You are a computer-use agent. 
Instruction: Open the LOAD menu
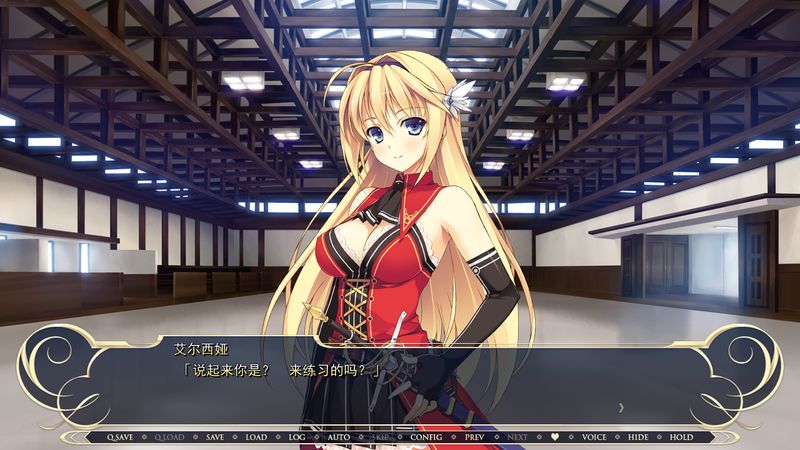point(256,437)
